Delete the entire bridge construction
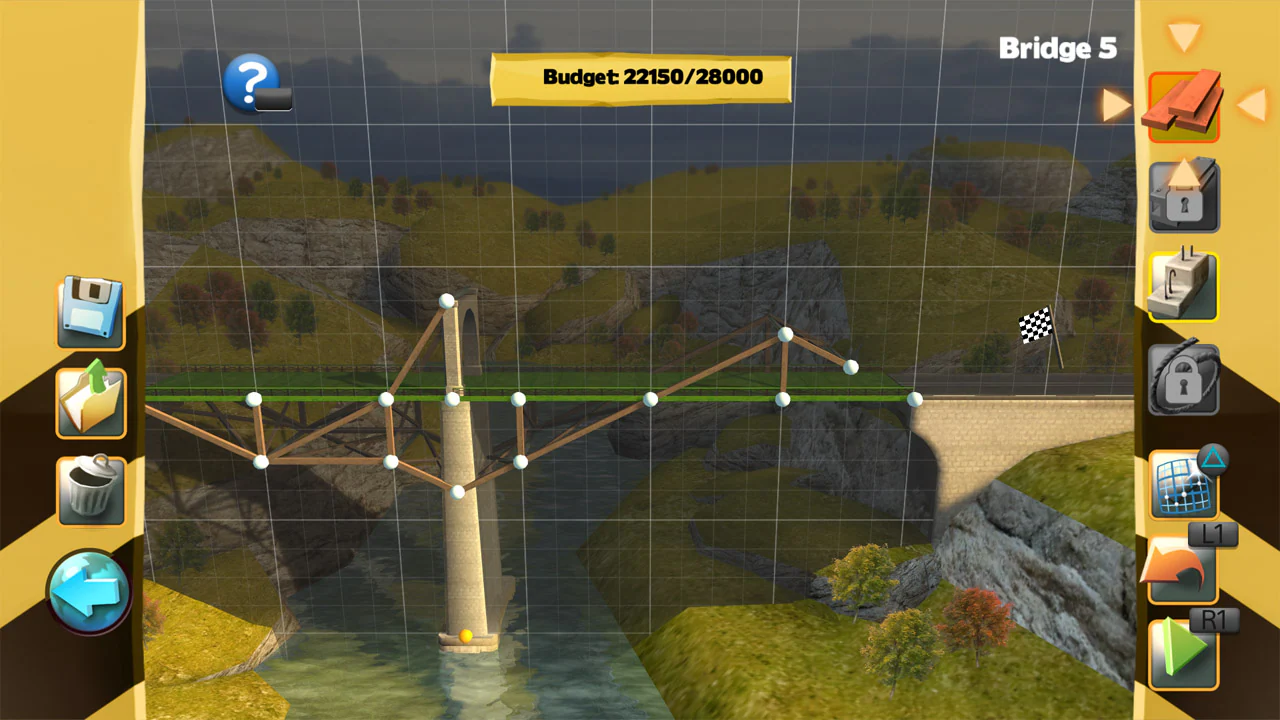This screenshot has width=1280, height=720. tap(90, 490)
